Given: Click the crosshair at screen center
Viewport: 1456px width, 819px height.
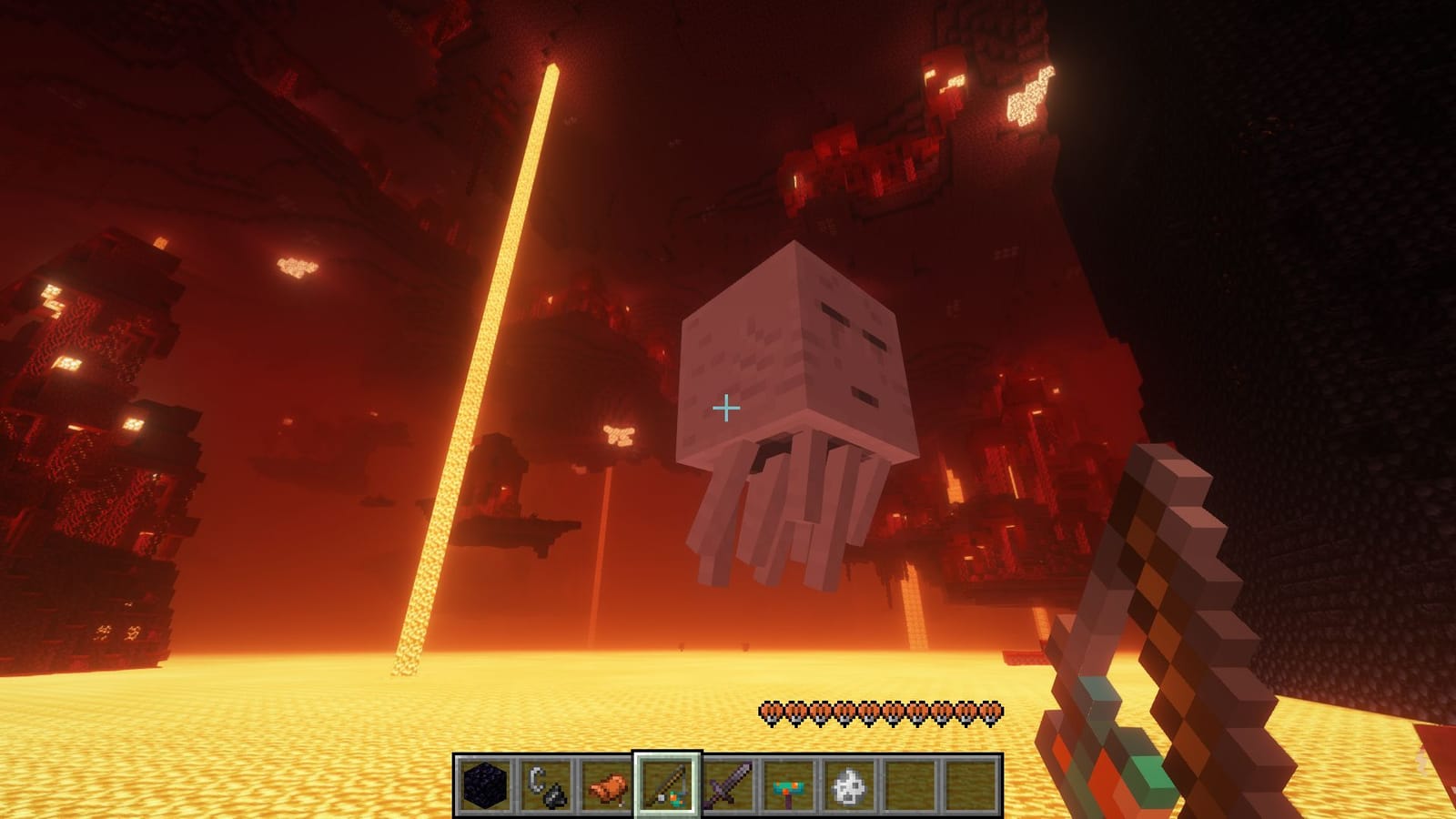Looking at the screenshot, I should (727, 409).
